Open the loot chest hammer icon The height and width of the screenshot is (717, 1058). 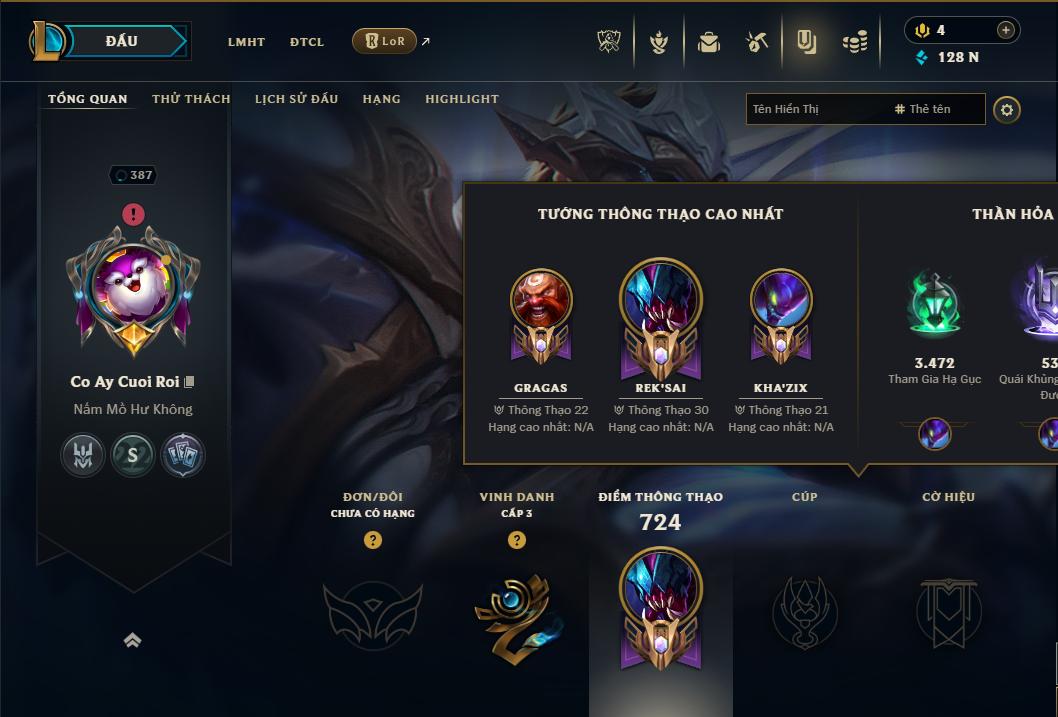(x=757, y=42)
